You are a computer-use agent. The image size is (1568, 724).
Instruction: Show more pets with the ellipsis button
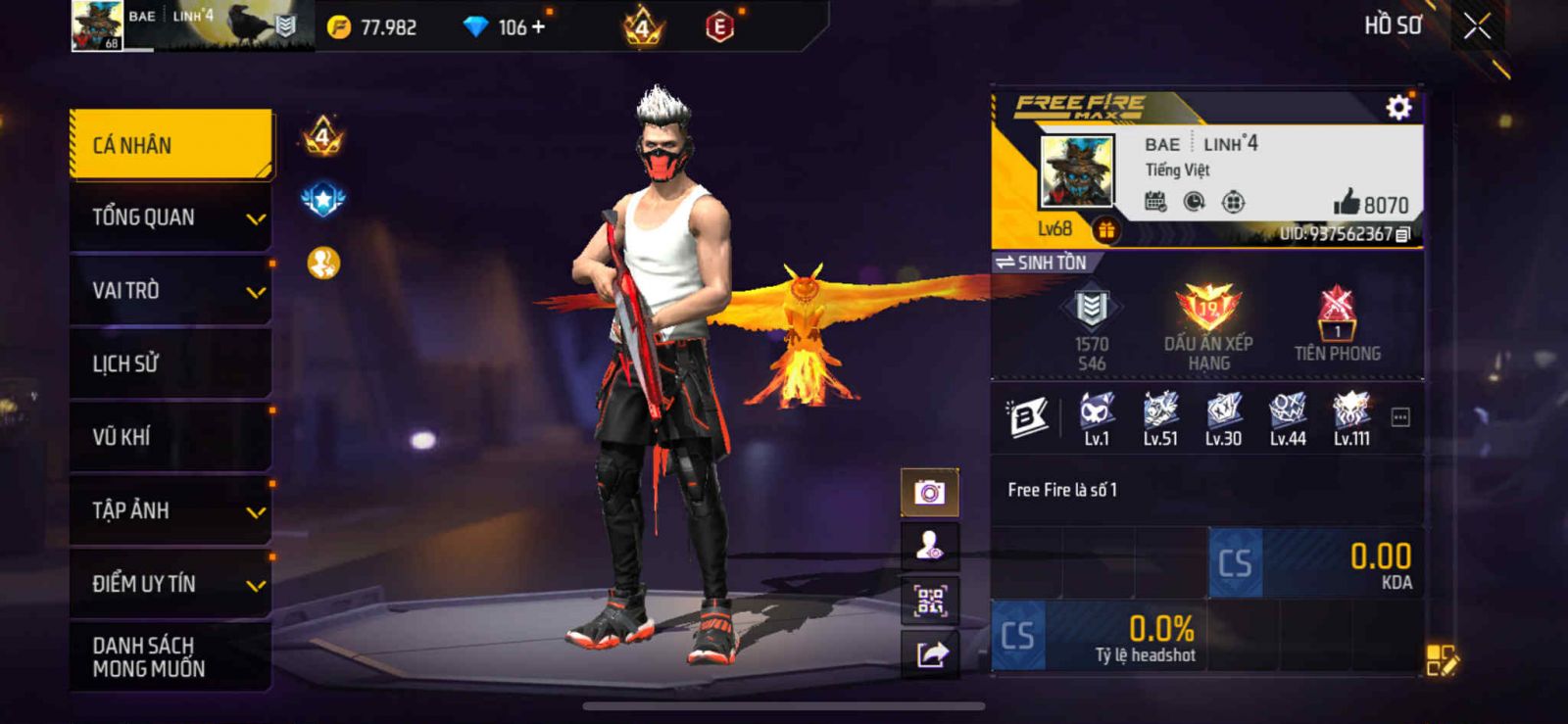pos(1400,418)
